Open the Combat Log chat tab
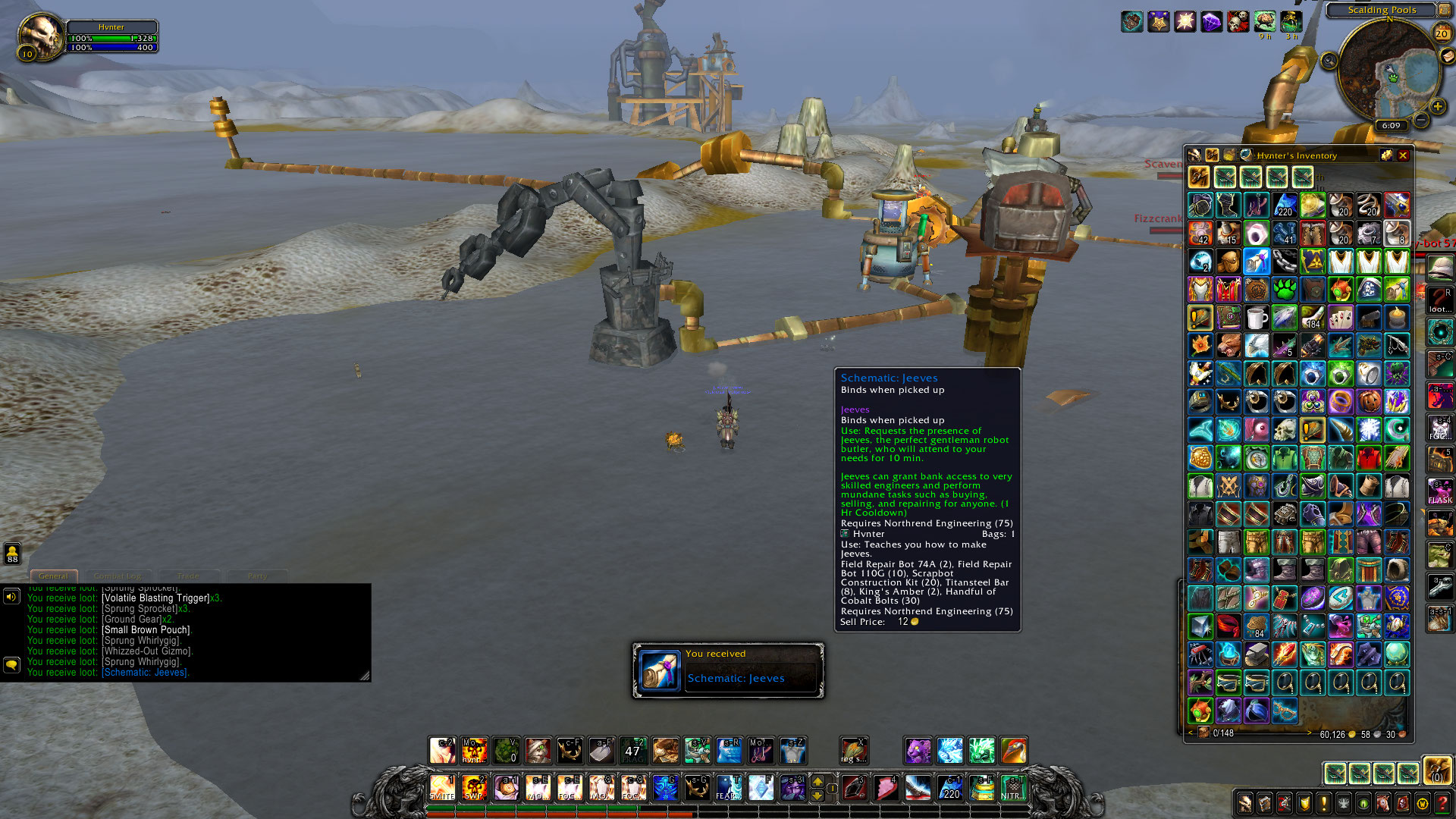This screenshot has height=819, width=1456. [x=118, y=576]
